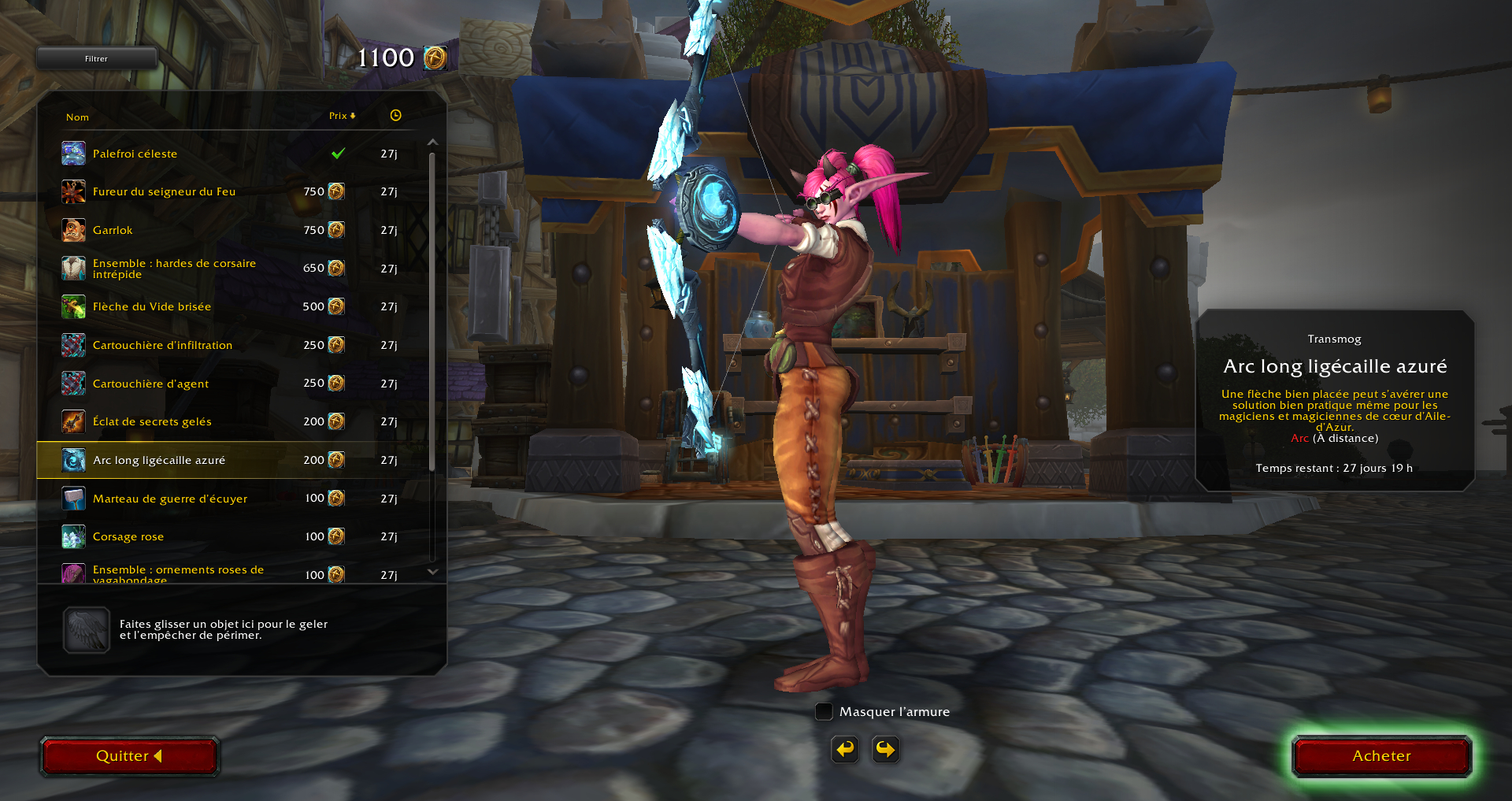Leave the shop with Quitter
The width and height of the screenshot is (1512, 801).
point(129,756)
